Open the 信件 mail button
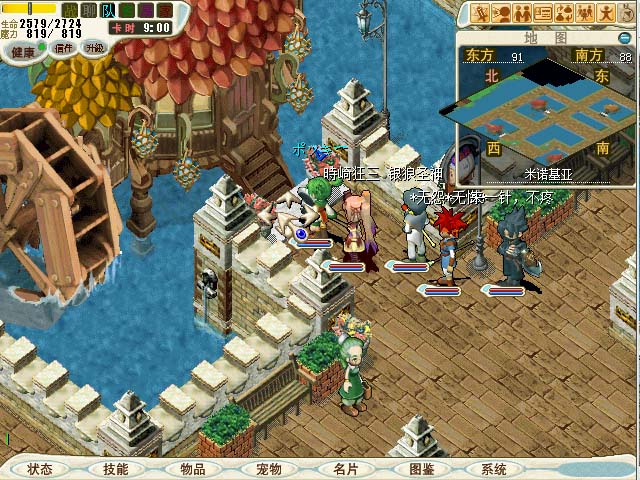Image resolution: width=640 pixels, height=480 pixels. point(63,48)
